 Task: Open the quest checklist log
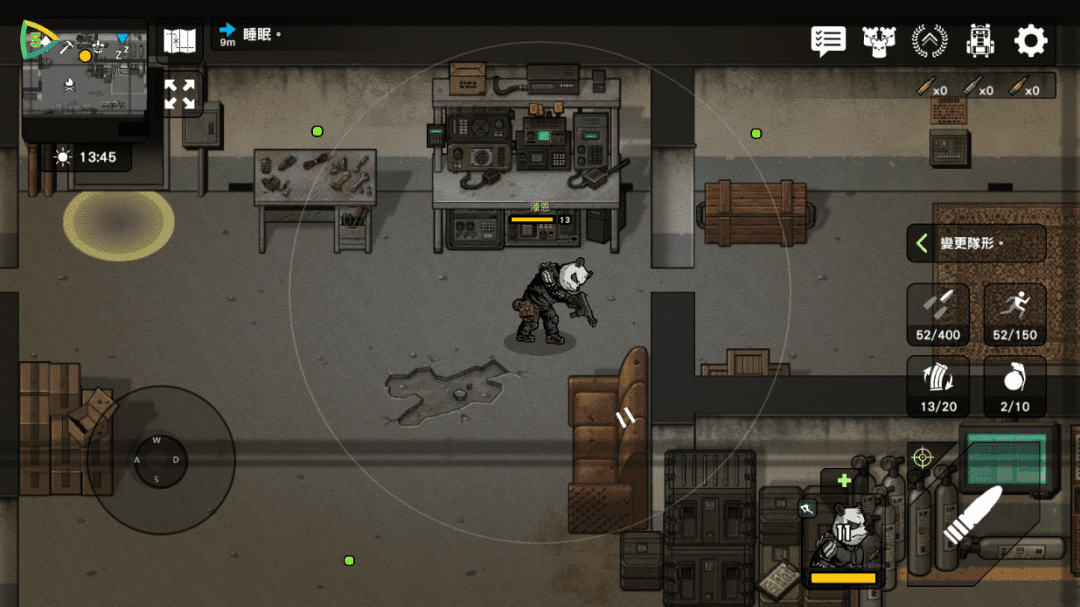(828, 41)
